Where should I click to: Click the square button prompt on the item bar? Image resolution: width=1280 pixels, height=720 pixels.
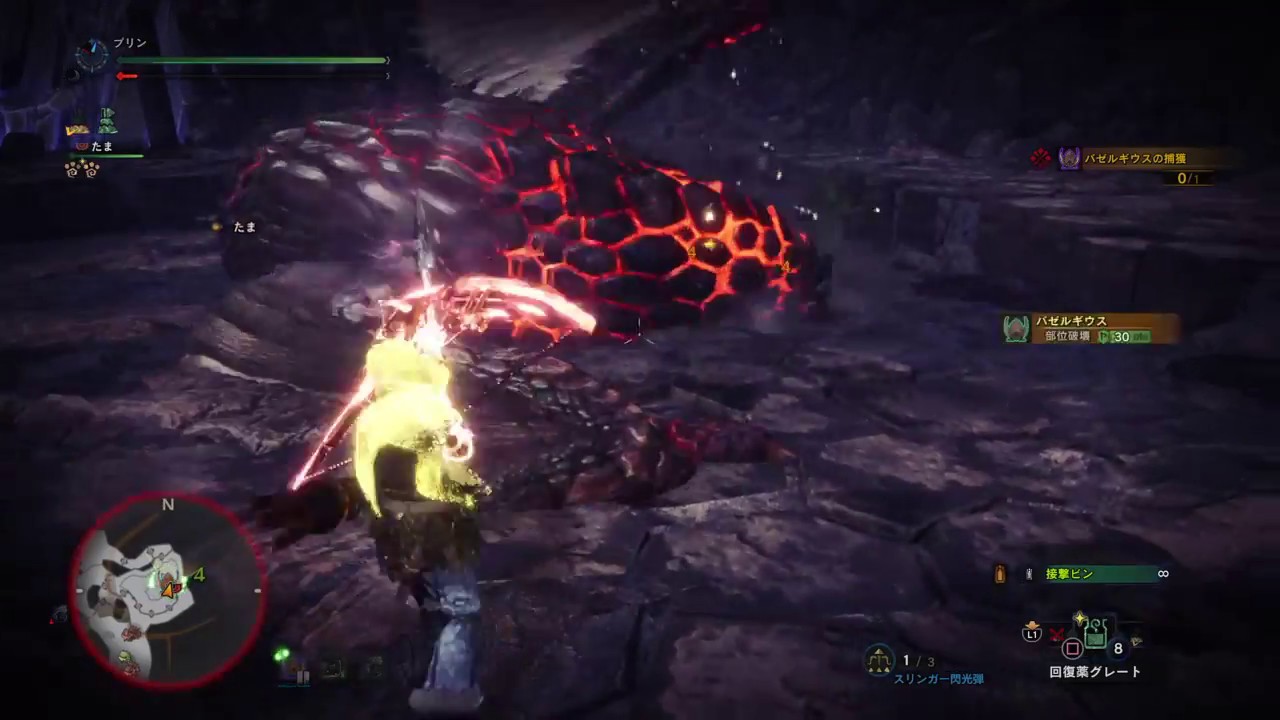(1071, 647)
